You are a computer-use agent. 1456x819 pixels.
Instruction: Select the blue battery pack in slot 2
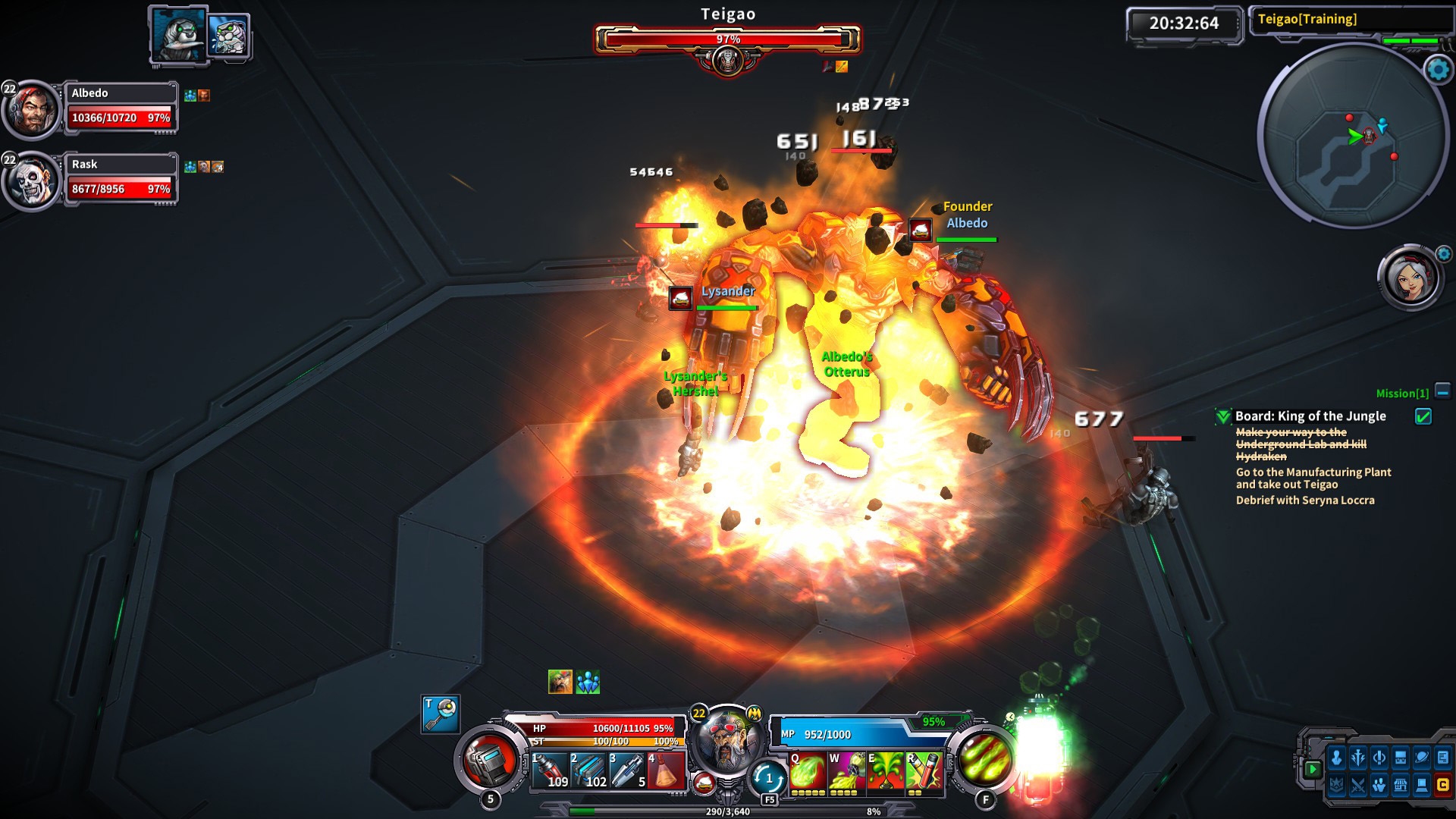[x=588, y=771]
